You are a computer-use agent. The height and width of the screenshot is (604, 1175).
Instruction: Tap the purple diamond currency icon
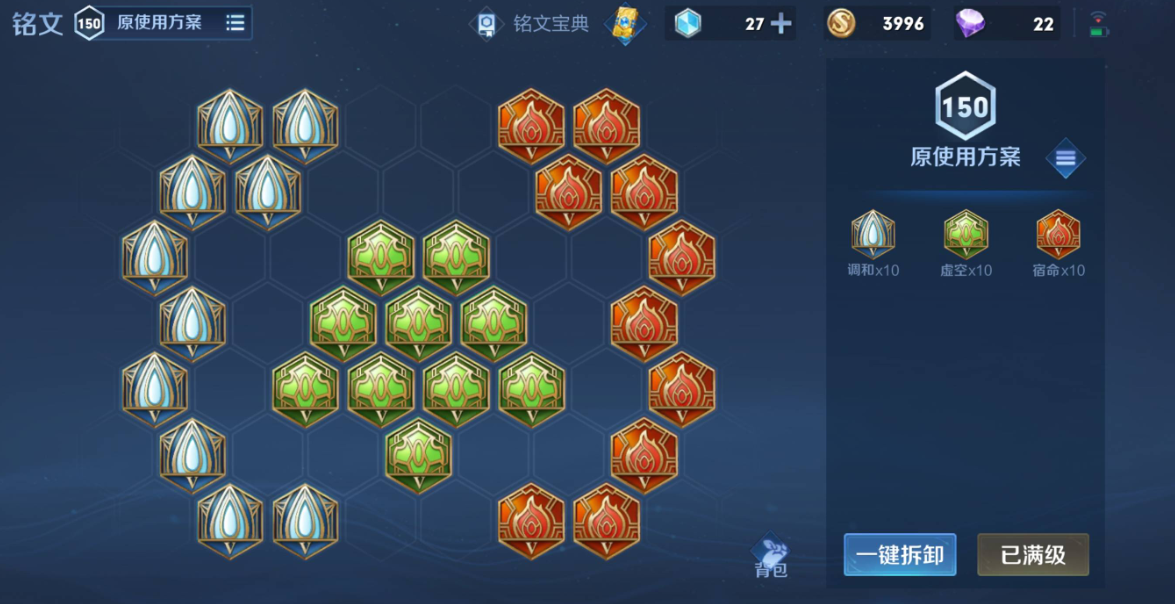pos(970,23)
